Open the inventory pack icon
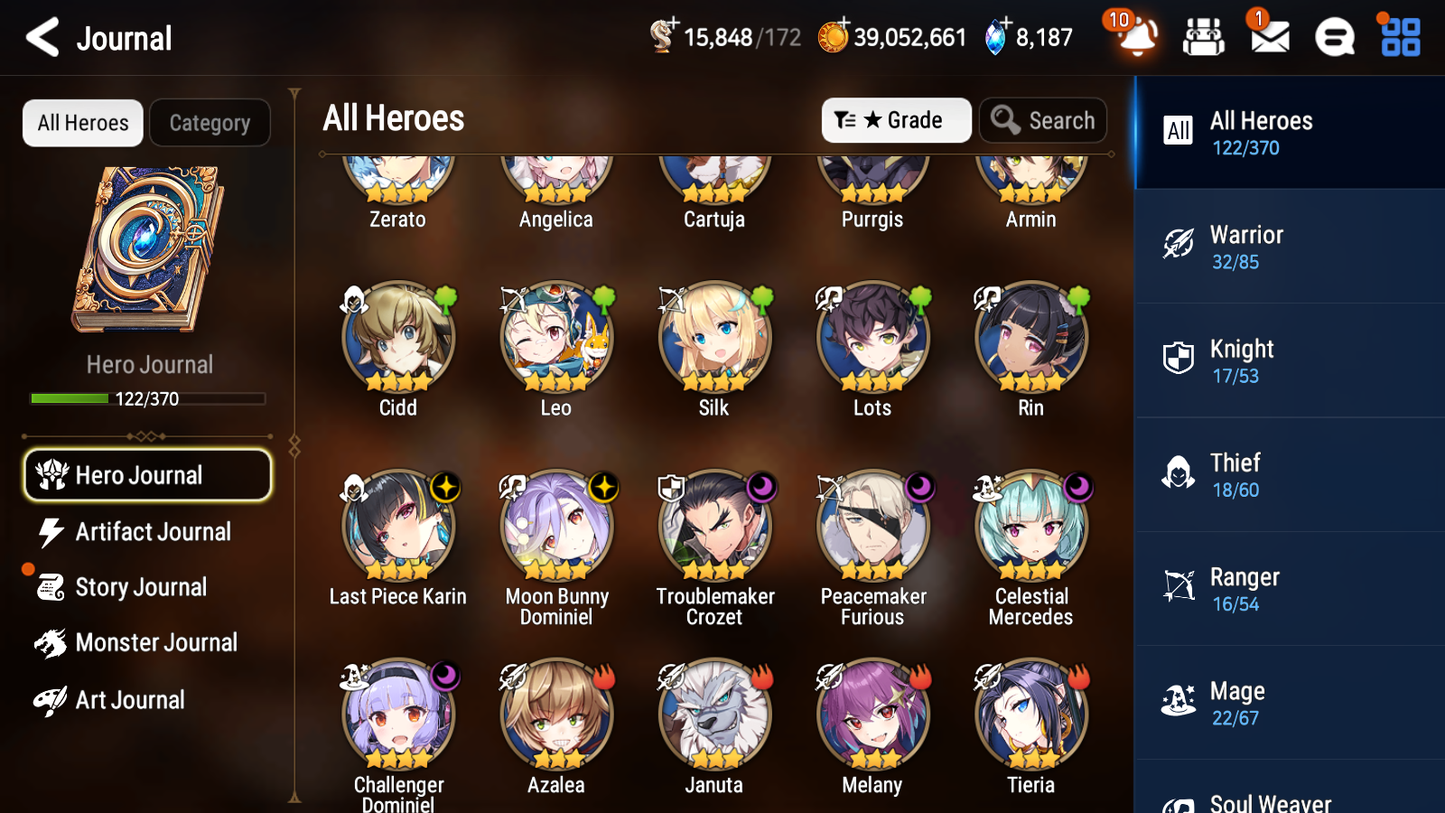 (1202, 37)
